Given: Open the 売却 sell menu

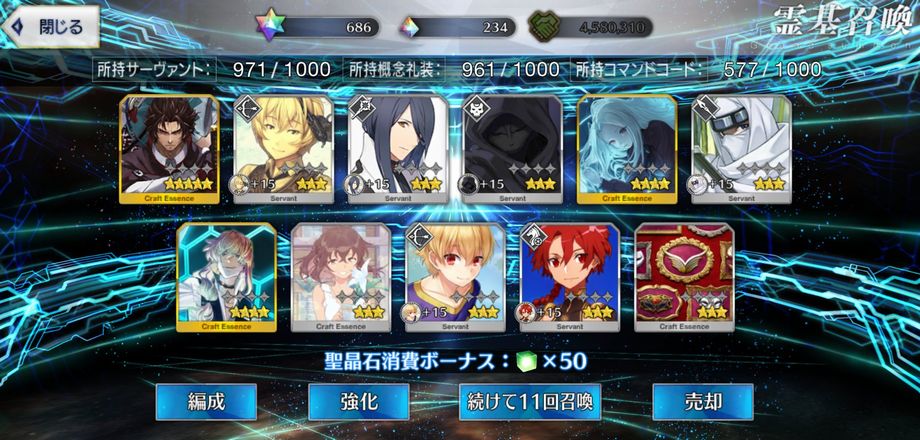Looking at the screenshot, I should pyautogui.click(x=702, y=402).
